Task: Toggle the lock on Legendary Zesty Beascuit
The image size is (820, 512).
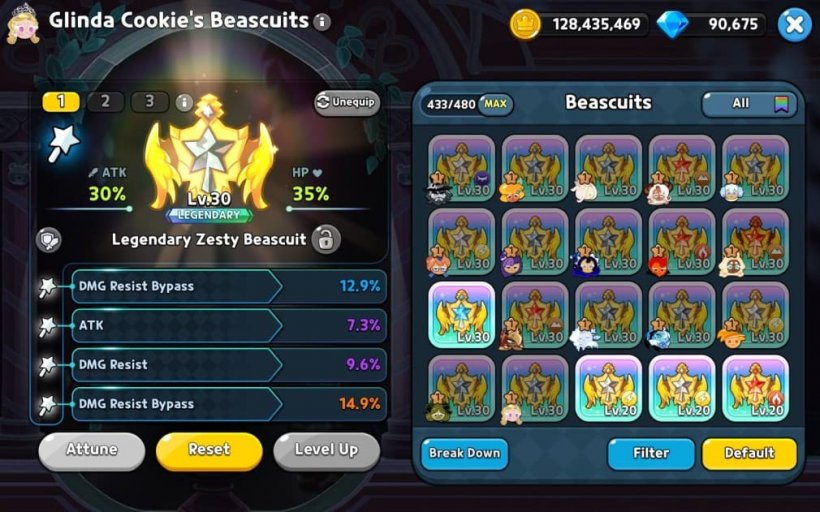Action: (x=324, y=239)
